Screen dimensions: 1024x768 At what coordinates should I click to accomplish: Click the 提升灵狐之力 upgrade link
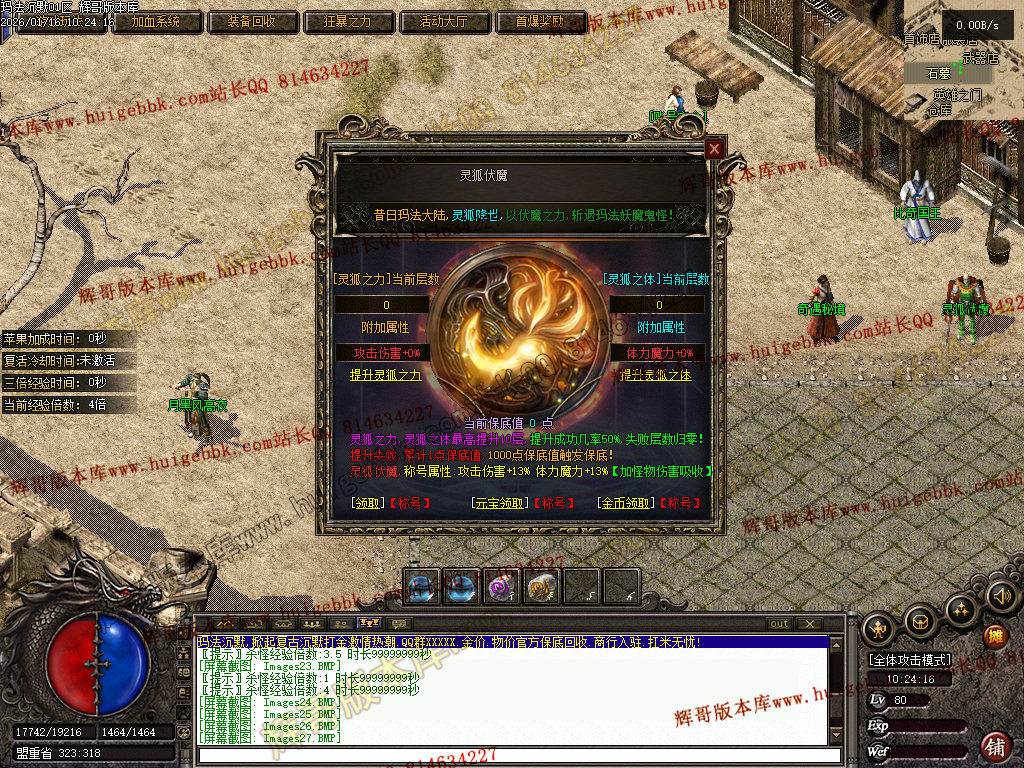386,375
